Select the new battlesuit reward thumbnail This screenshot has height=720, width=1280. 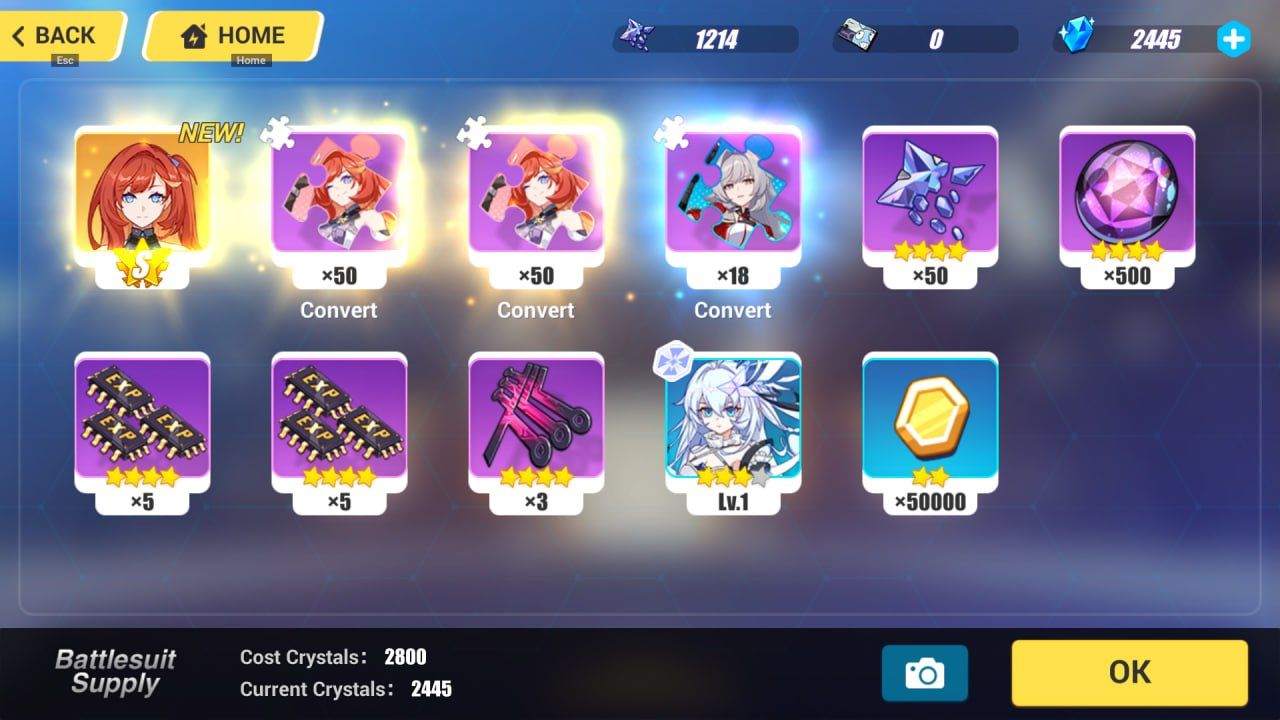coord(141,200)
